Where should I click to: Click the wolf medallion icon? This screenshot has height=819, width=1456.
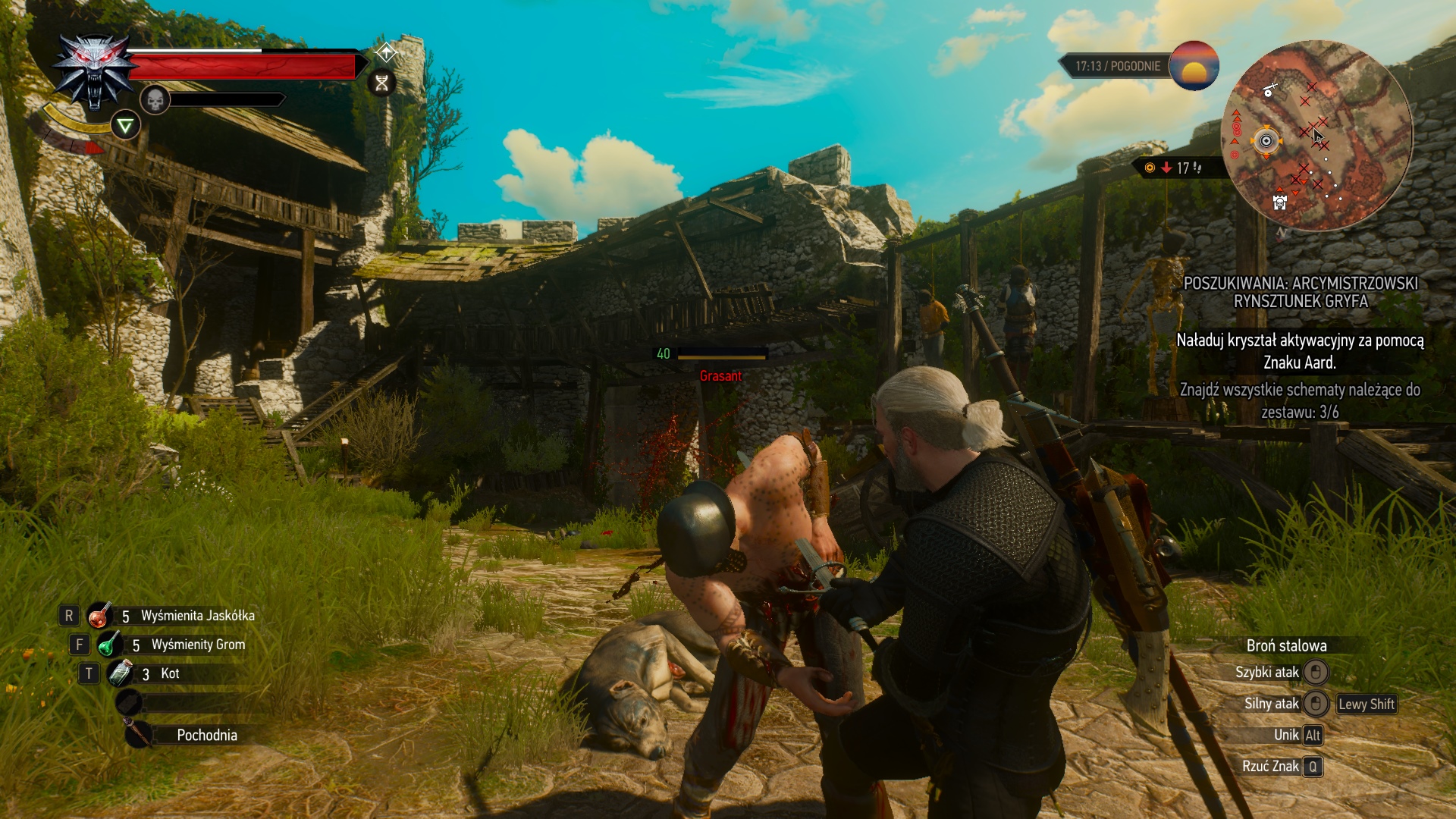94,72
